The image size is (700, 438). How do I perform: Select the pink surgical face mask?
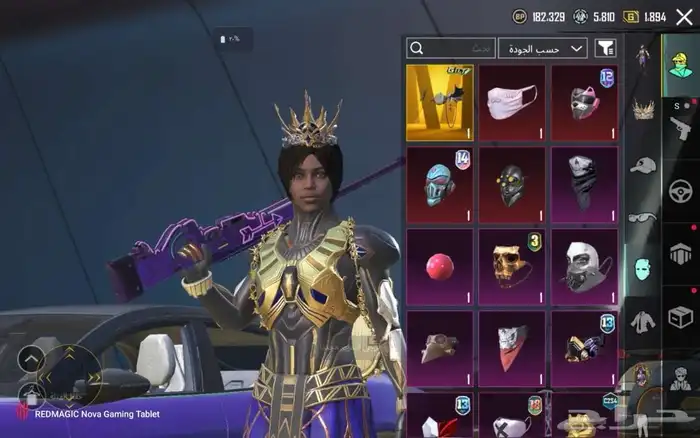tap(512, 103)
